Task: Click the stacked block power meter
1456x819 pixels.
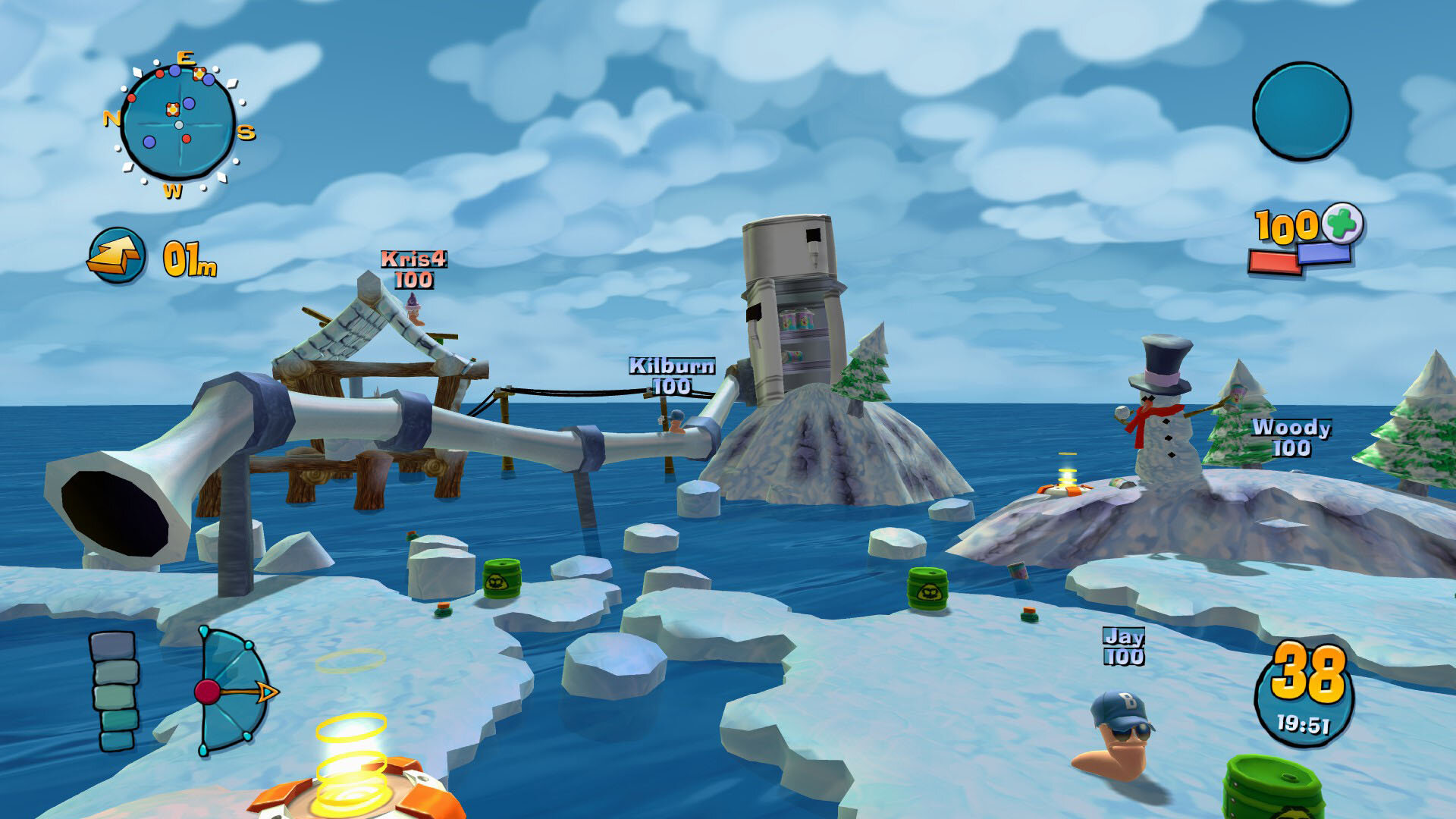Action: pos(115,690)
